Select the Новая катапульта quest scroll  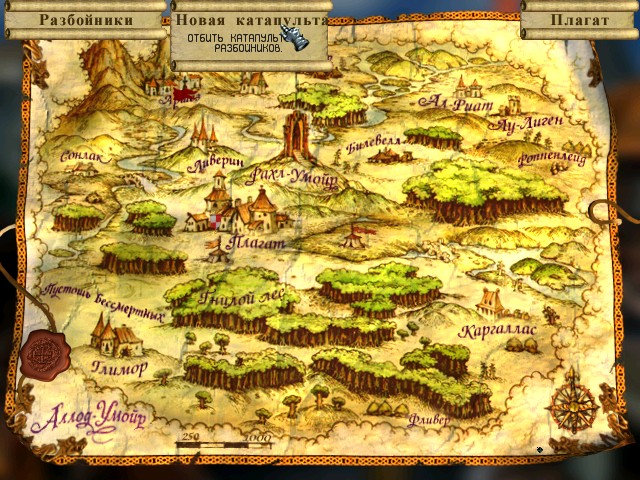[x=251, y=21]
